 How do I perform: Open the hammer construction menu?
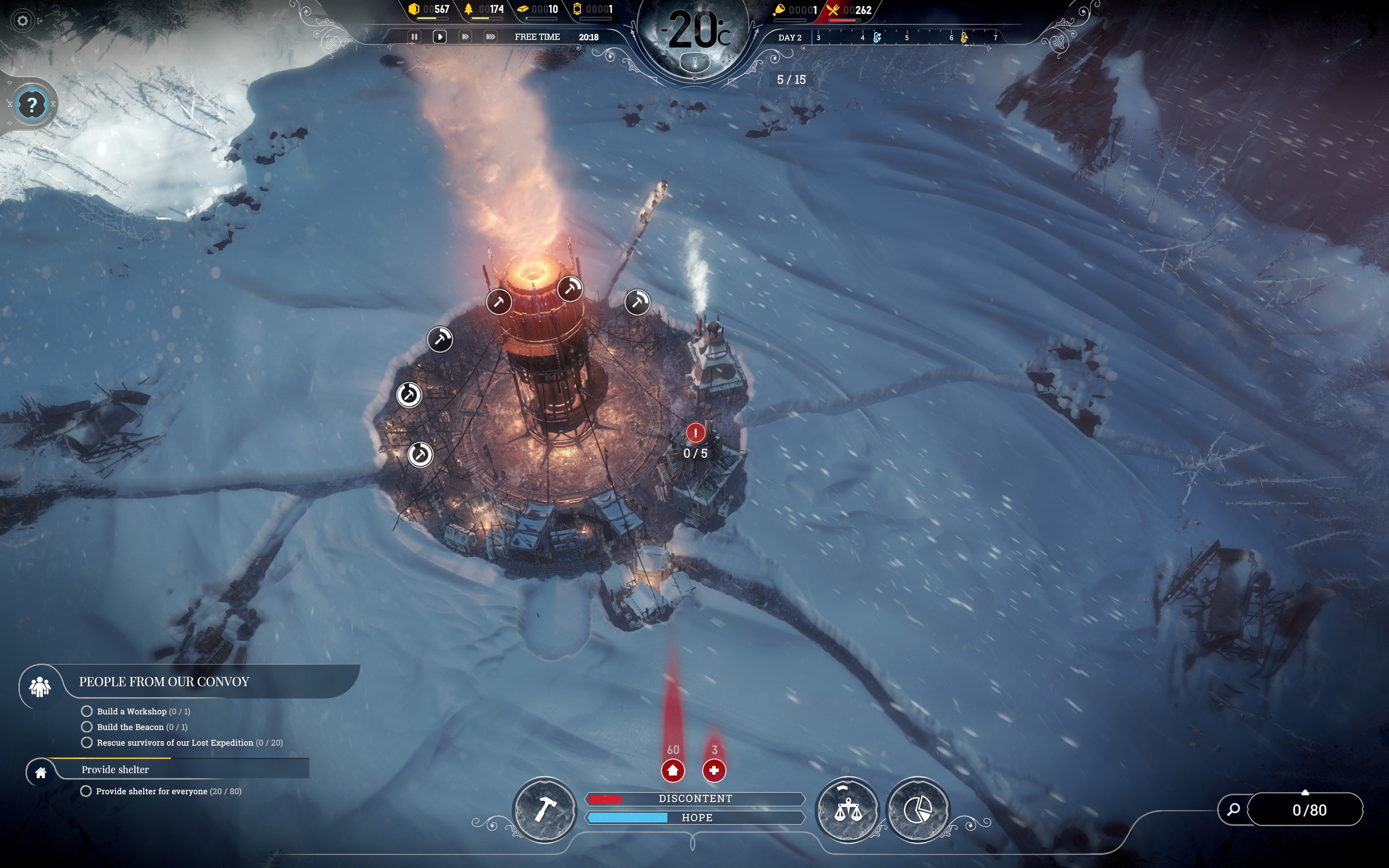545,809
